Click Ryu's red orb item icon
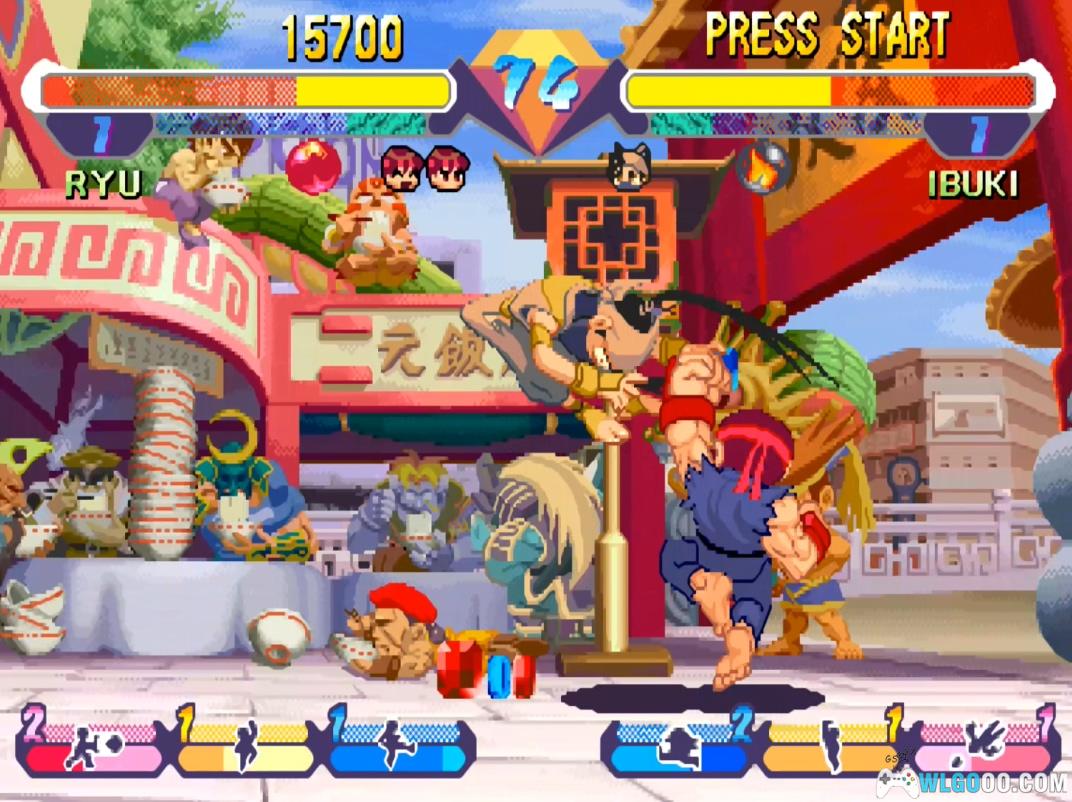This screenshot has height=802, width=1072. click(x=313, y=167)
